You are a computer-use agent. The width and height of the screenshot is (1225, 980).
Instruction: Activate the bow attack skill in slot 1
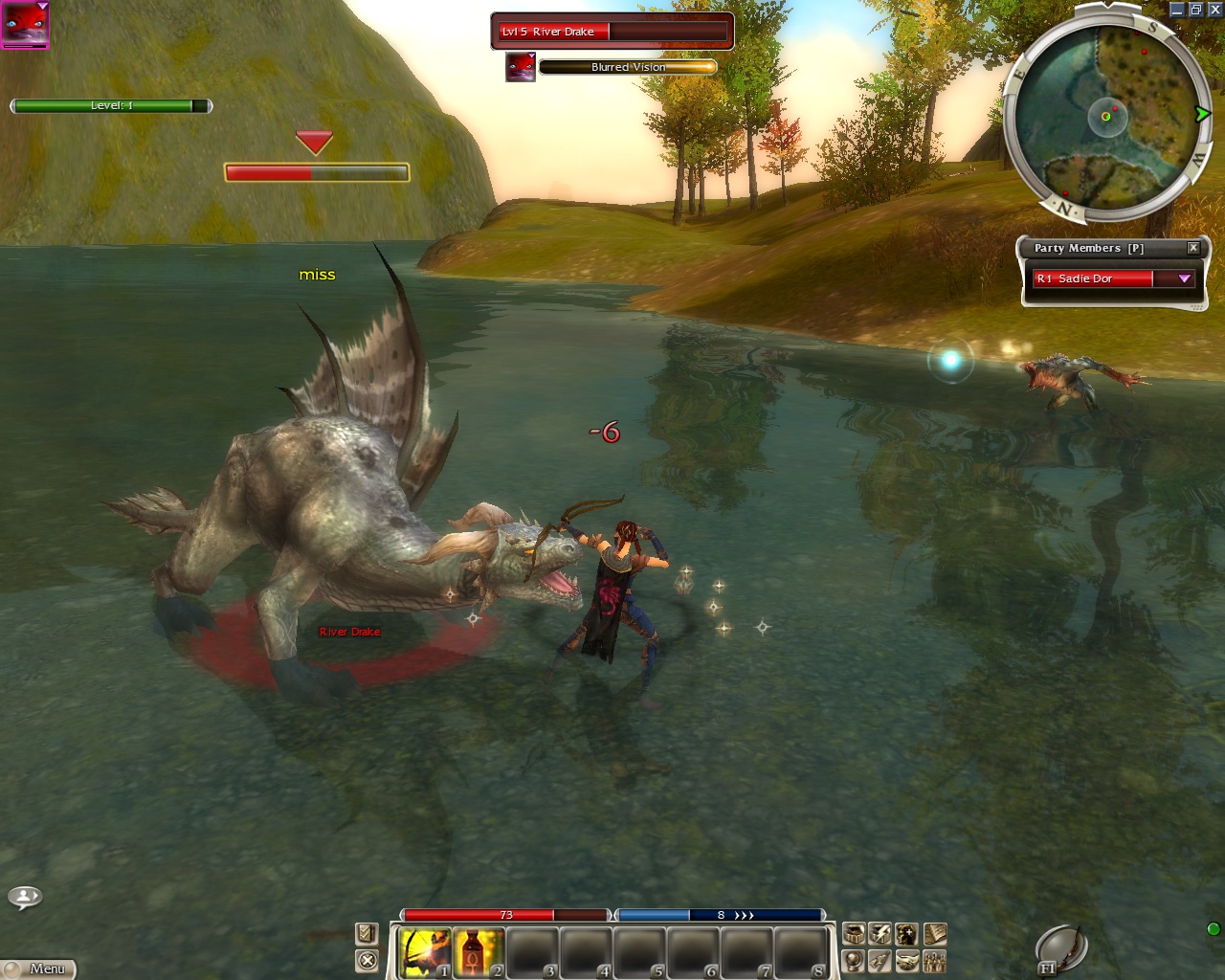coord(424,953)
